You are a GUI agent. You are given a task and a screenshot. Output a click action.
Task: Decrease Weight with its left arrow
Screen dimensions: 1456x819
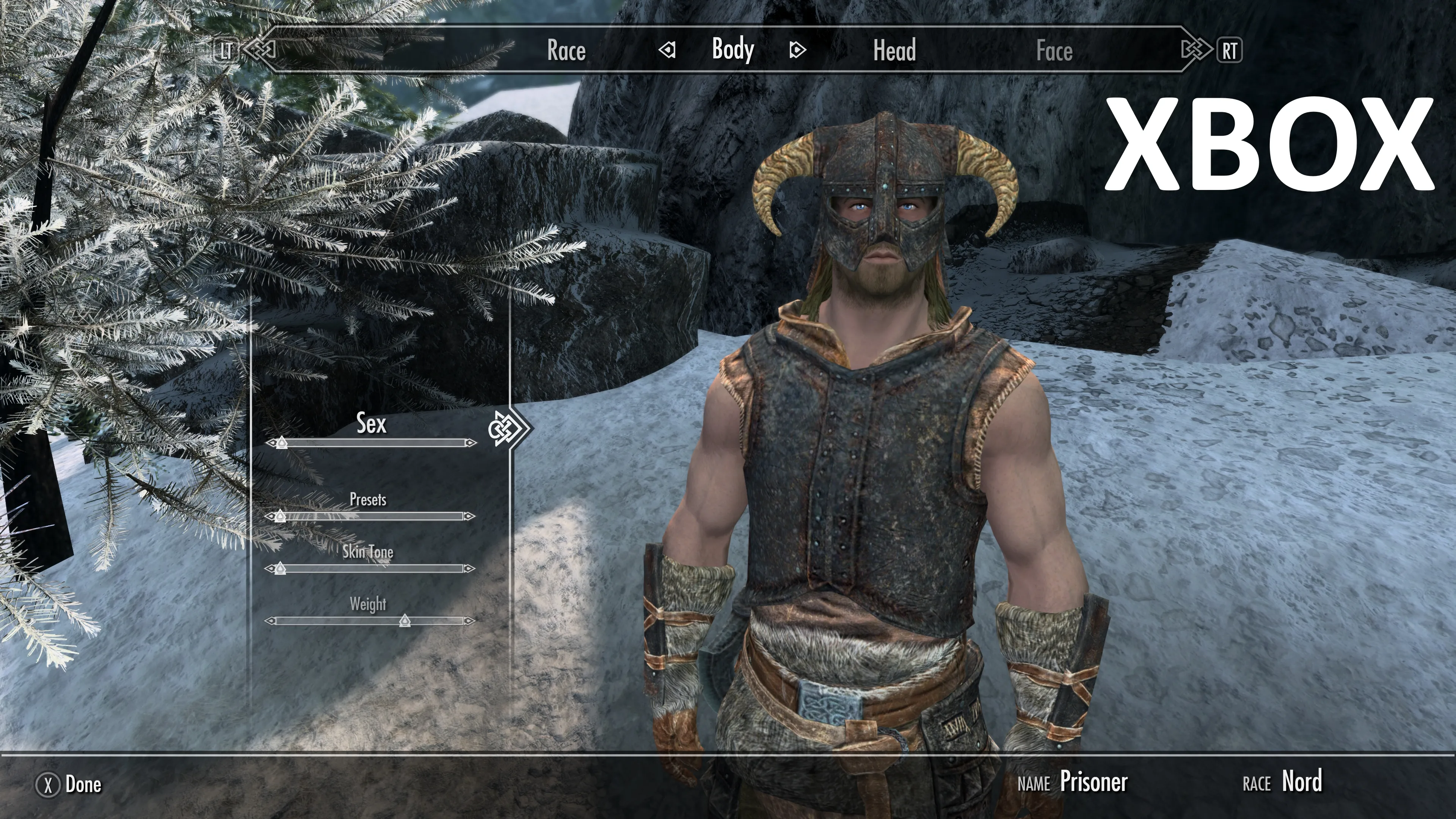pos(270,621)
